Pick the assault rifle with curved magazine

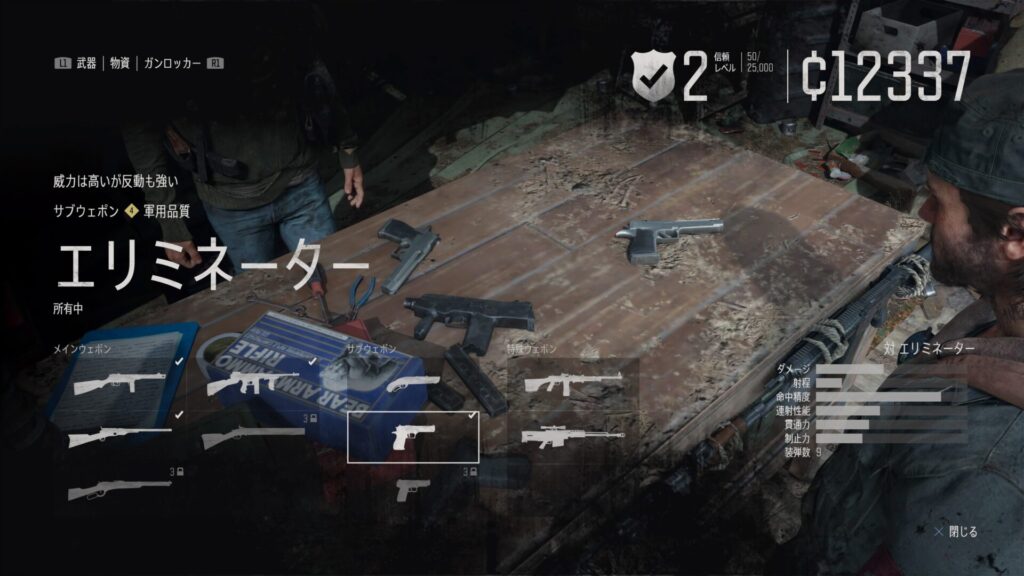click(x=254, y=383)
